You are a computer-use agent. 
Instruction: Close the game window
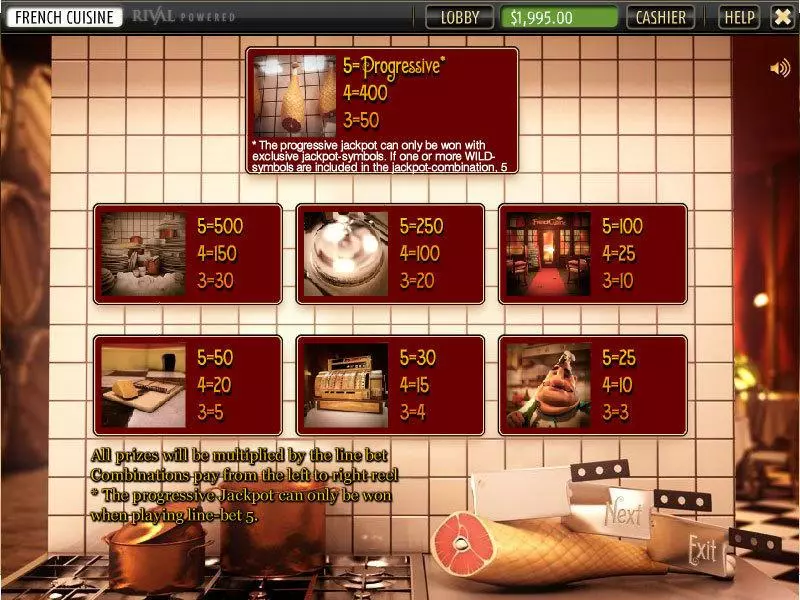pos(782,17)
